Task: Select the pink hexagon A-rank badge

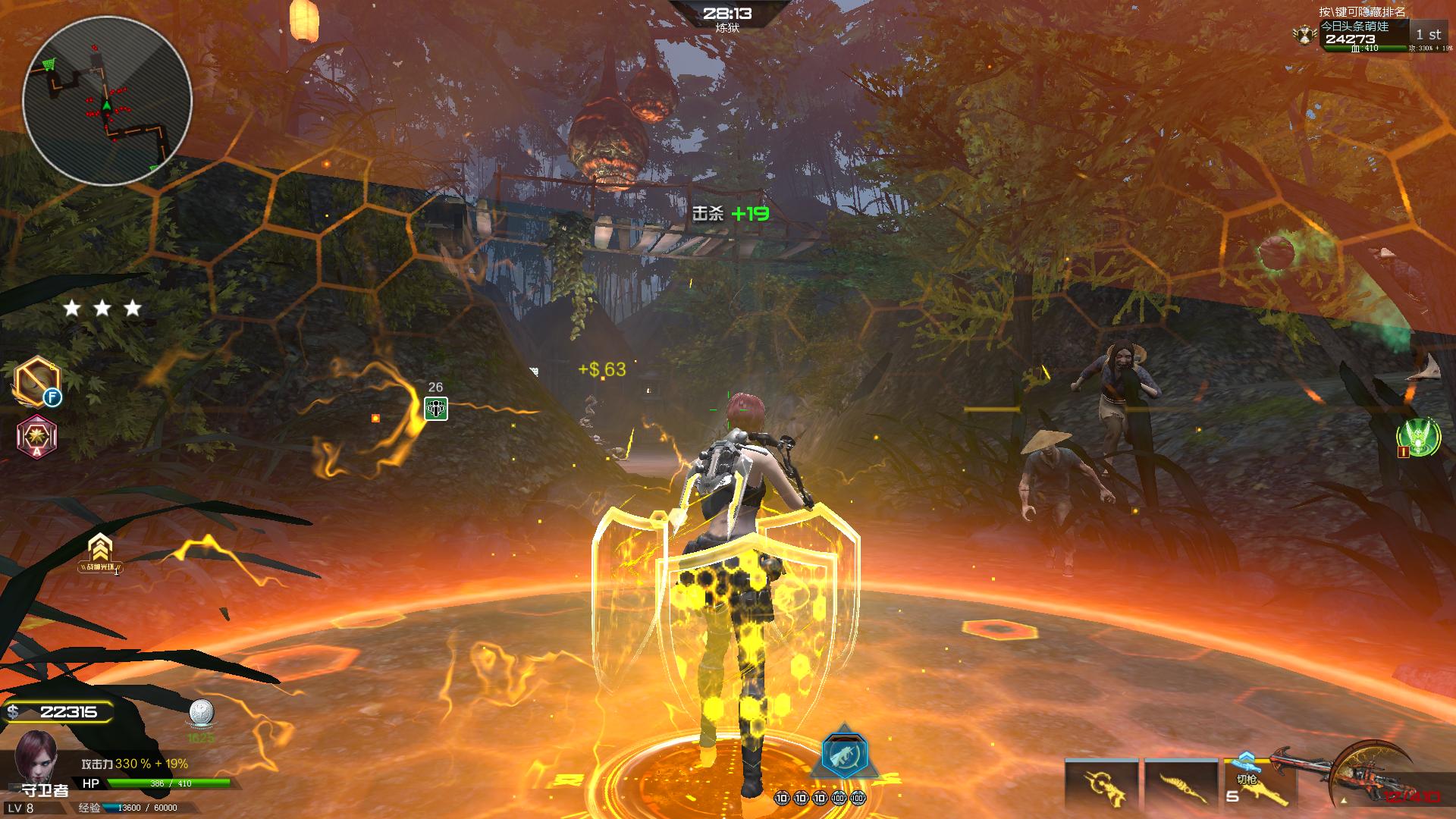Action: tap(36, 436)
